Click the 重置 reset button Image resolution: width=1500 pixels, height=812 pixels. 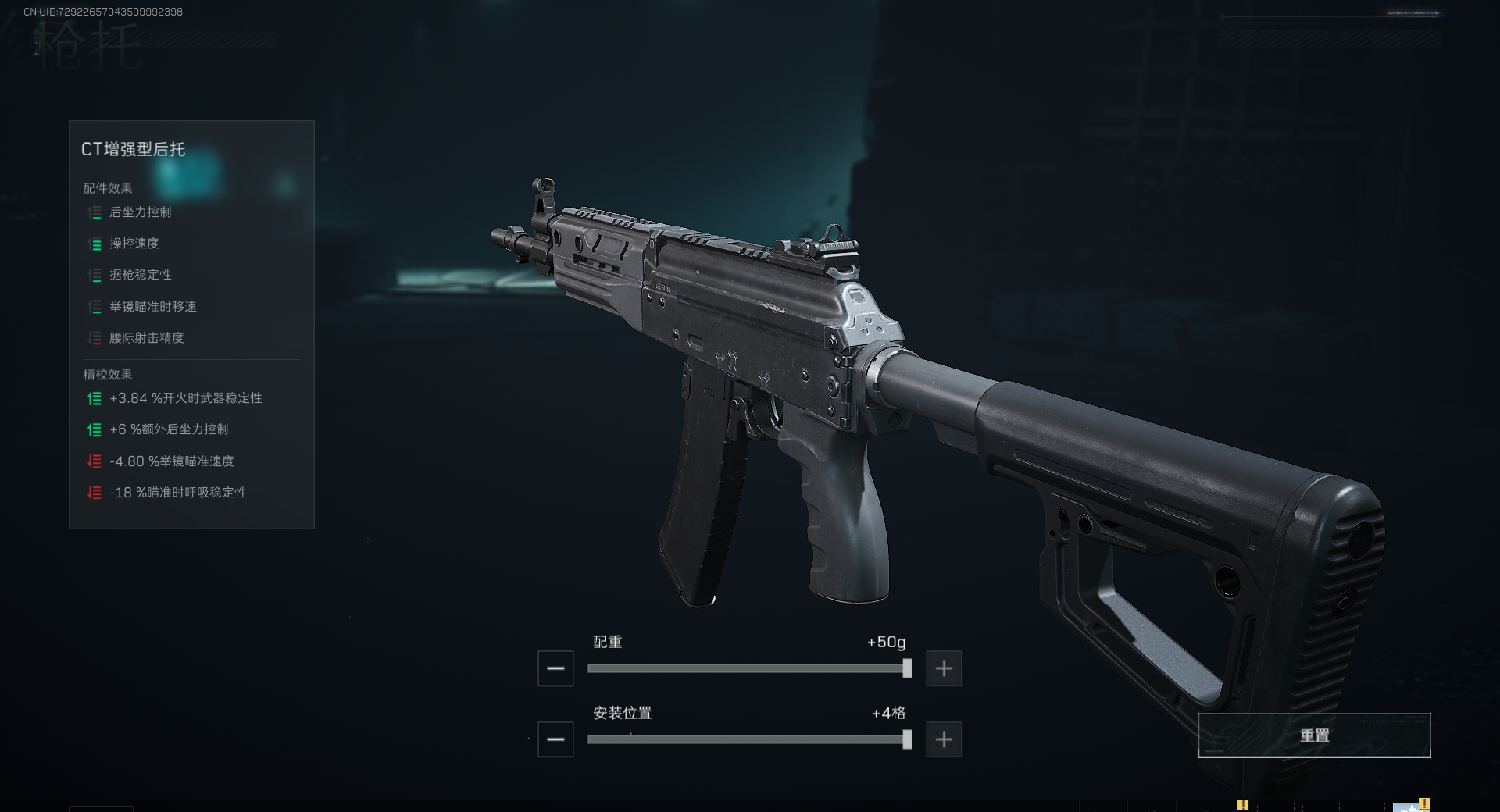[1314, 735]
